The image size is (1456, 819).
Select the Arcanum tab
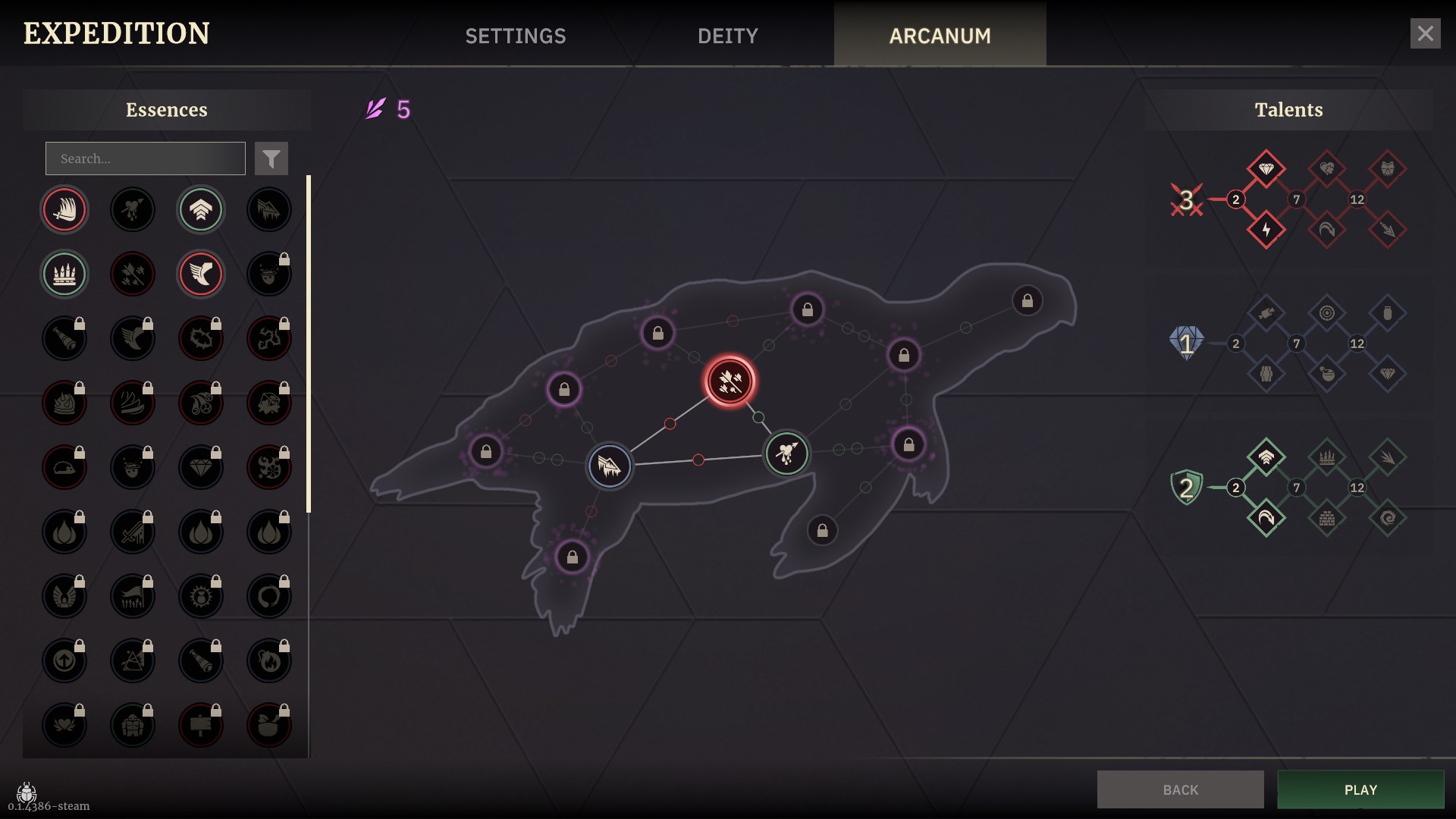[940, 36]
